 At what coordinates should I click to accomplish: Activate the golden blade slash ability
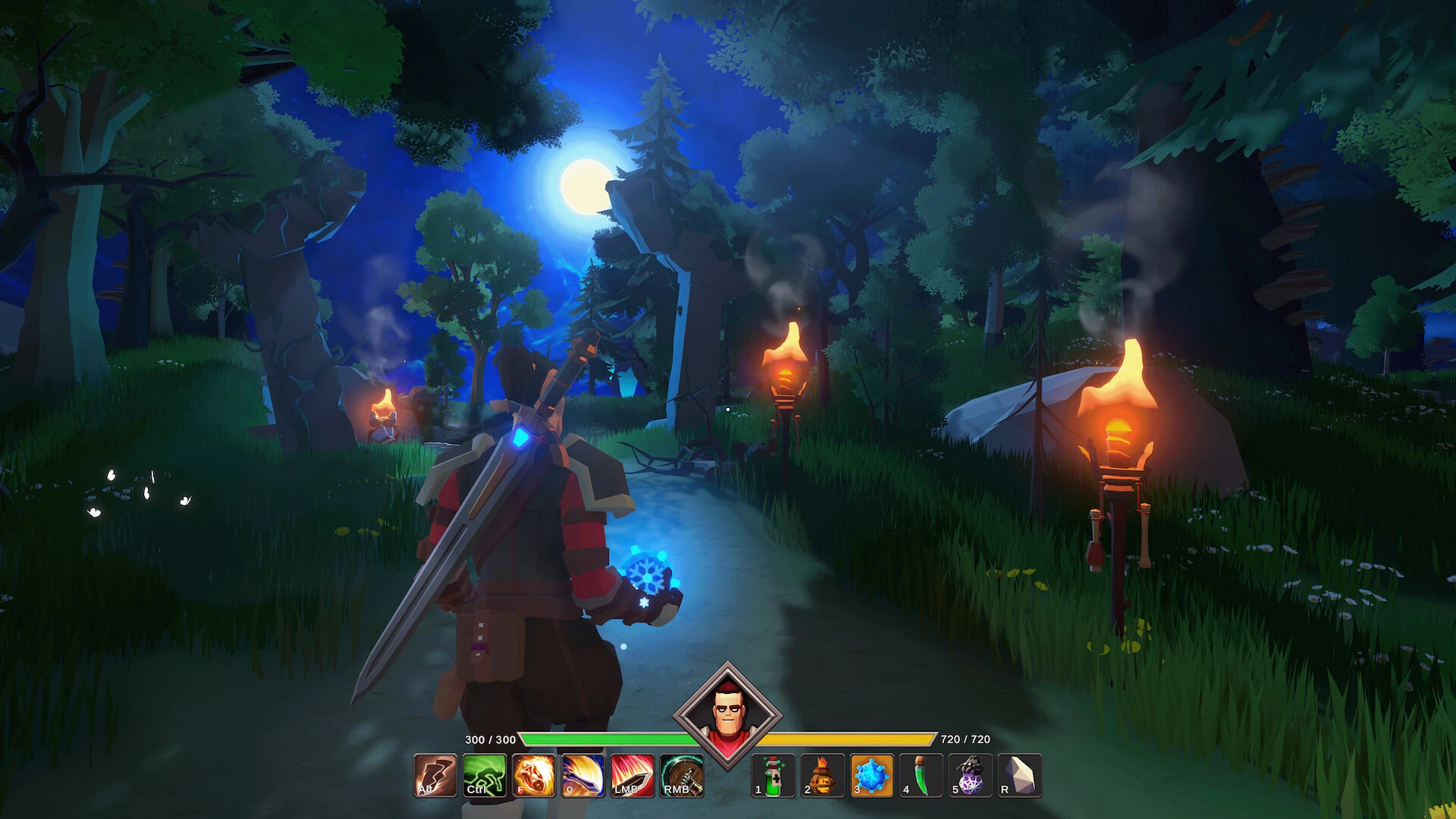click(583, 775)
